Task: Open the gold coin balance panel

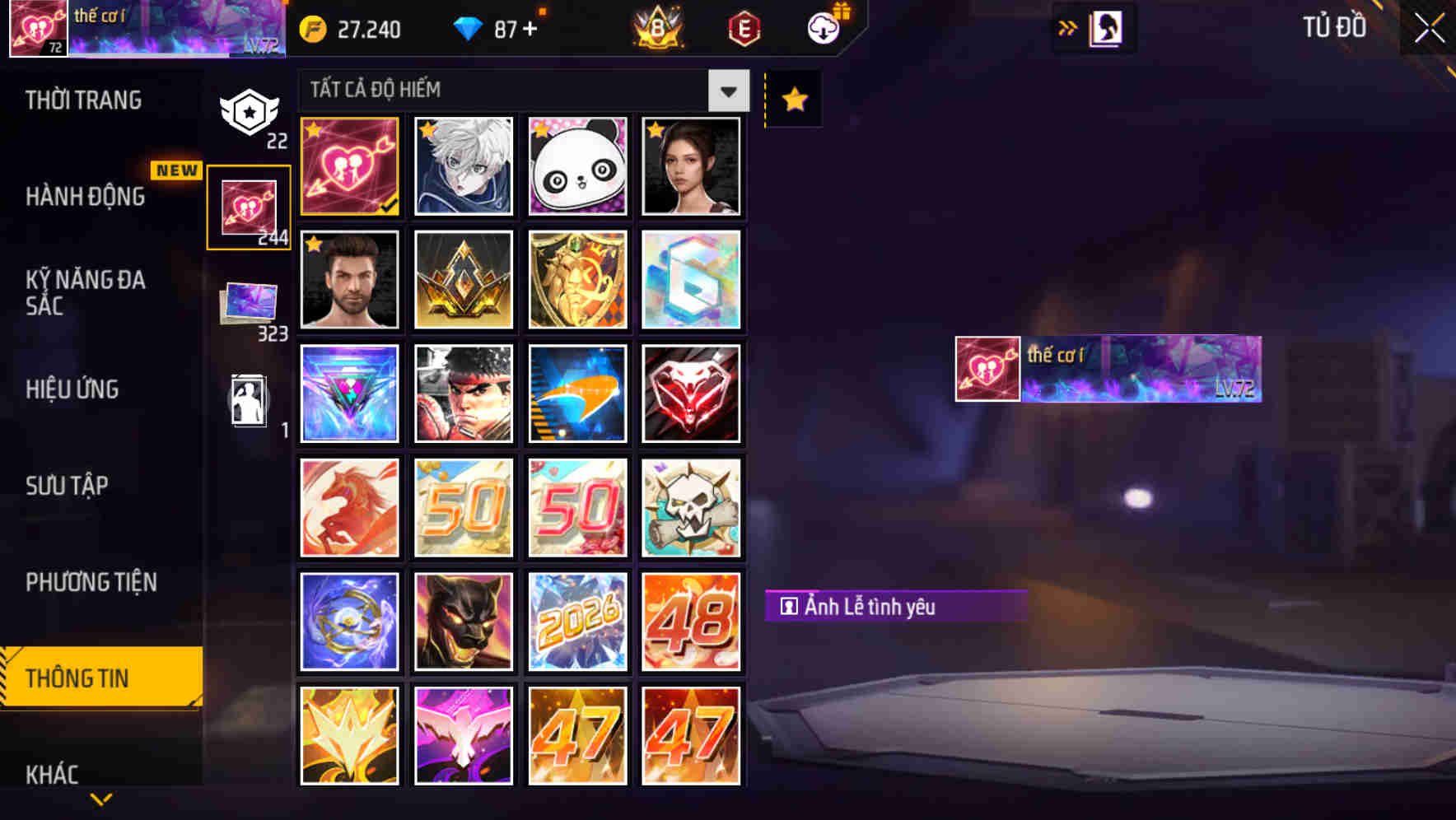Action: point(354,29)
